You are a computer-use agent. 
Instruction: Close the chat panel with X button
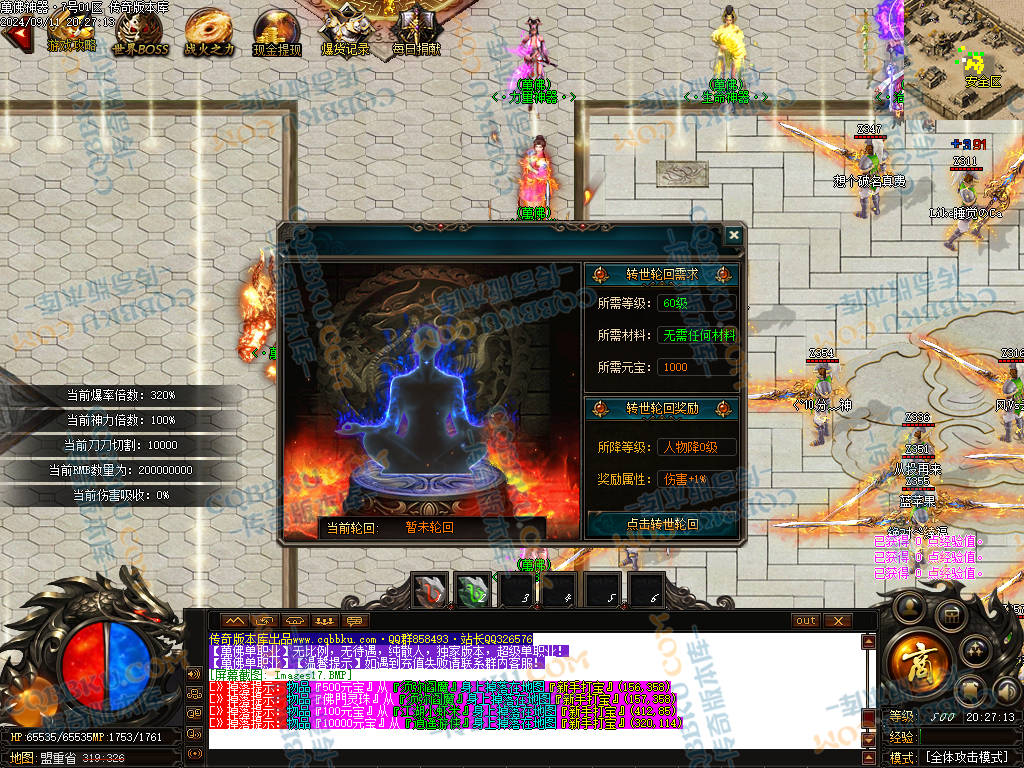click(x=837, y=621)
